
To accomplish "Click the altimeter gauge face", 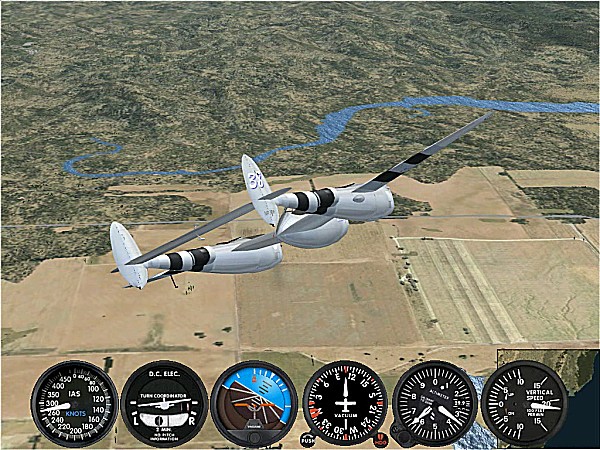I will coord(435,403).
